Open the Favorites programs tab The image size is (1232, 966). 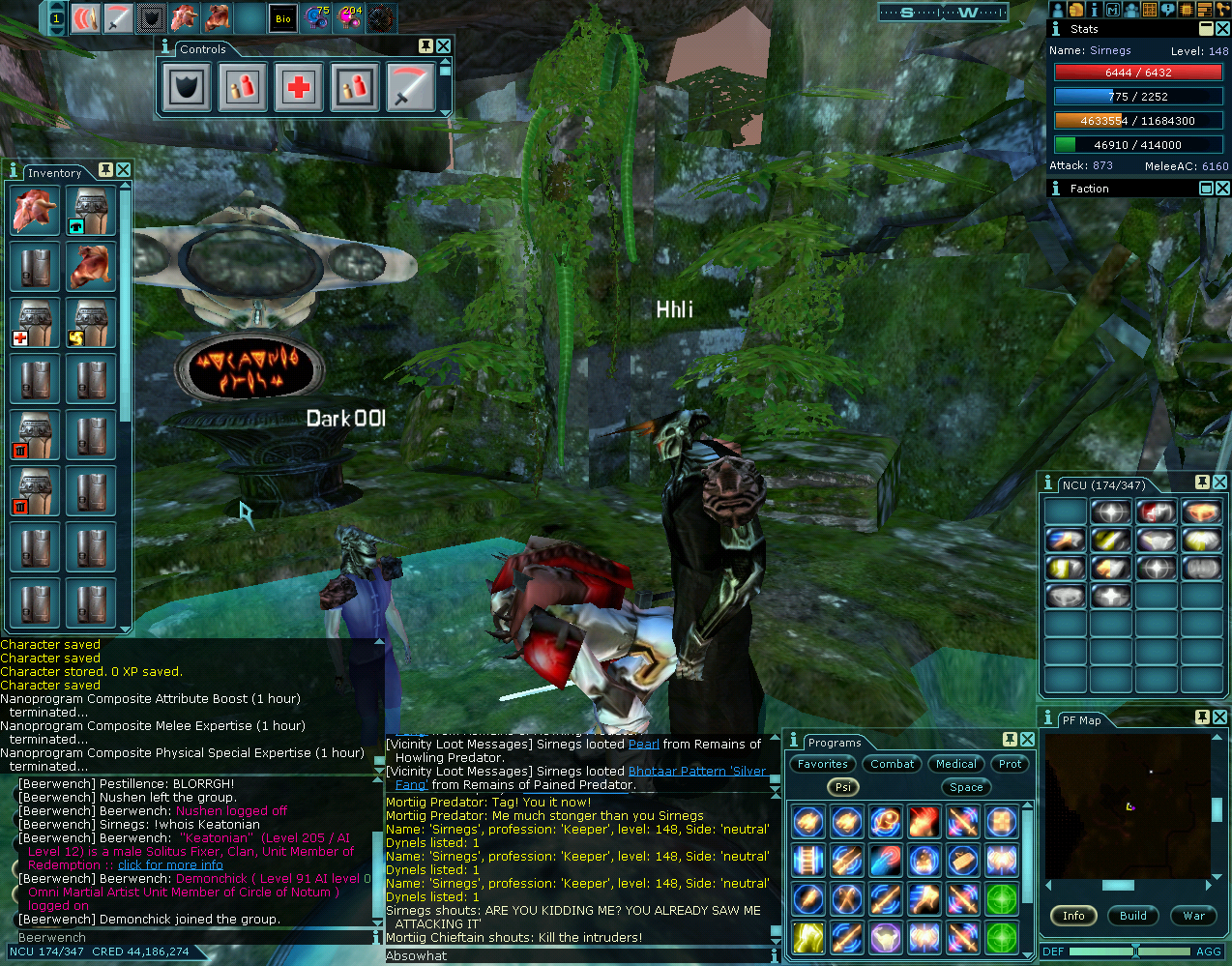click(823, 764)
